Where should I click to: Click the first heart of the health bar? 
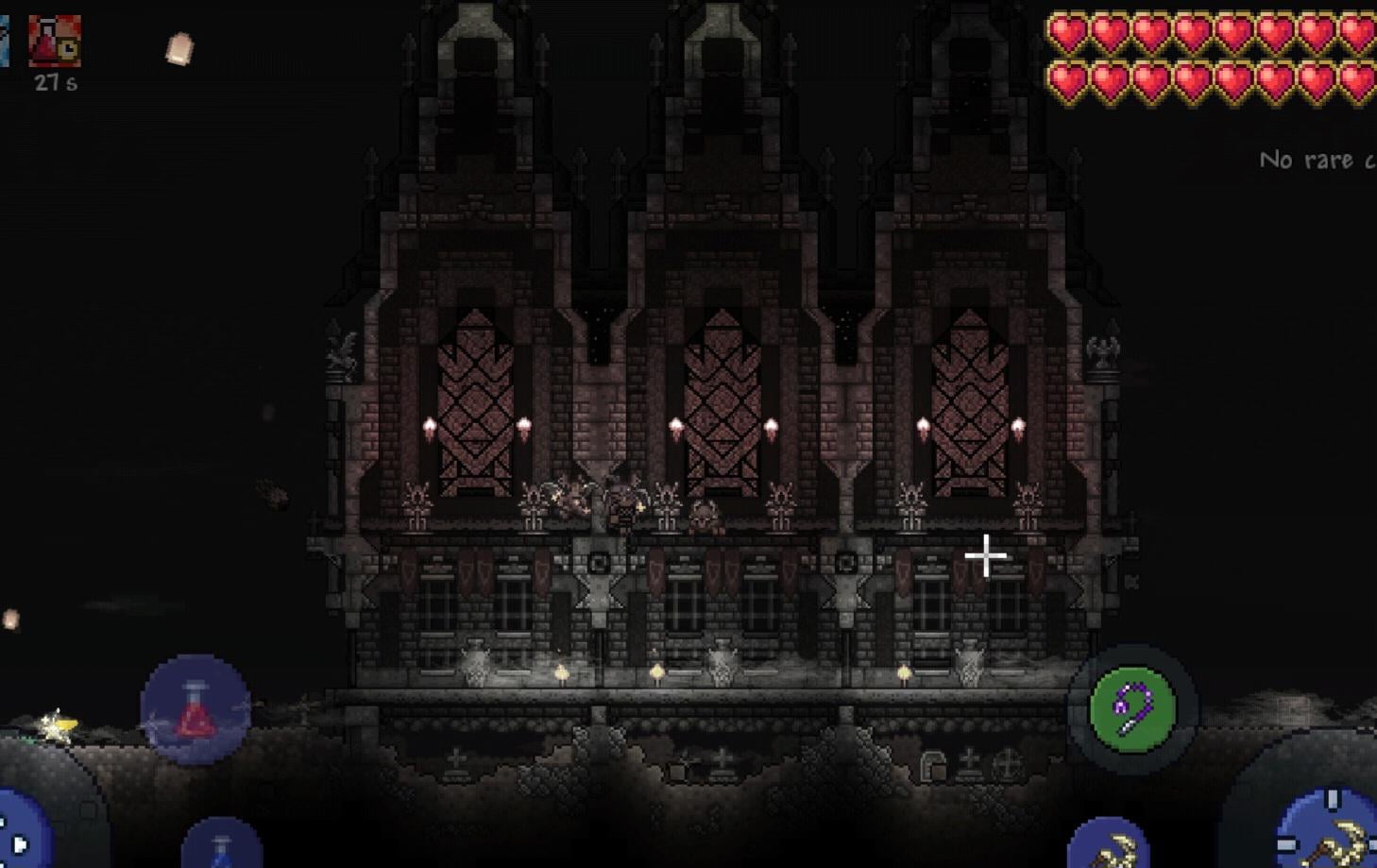[x=1066, y=35]
